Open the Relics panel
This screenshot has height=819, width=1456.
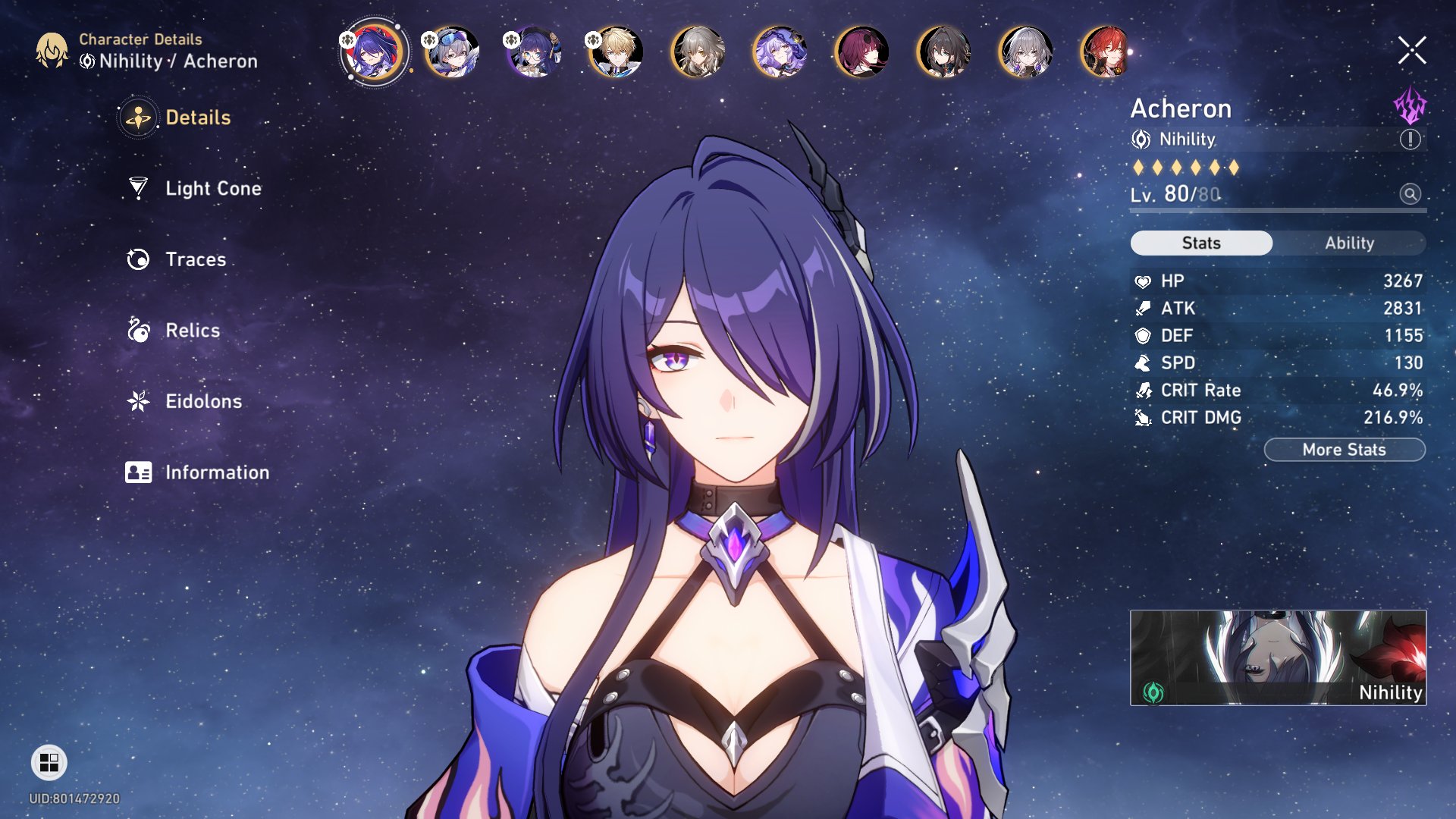(x=192, y=330)
